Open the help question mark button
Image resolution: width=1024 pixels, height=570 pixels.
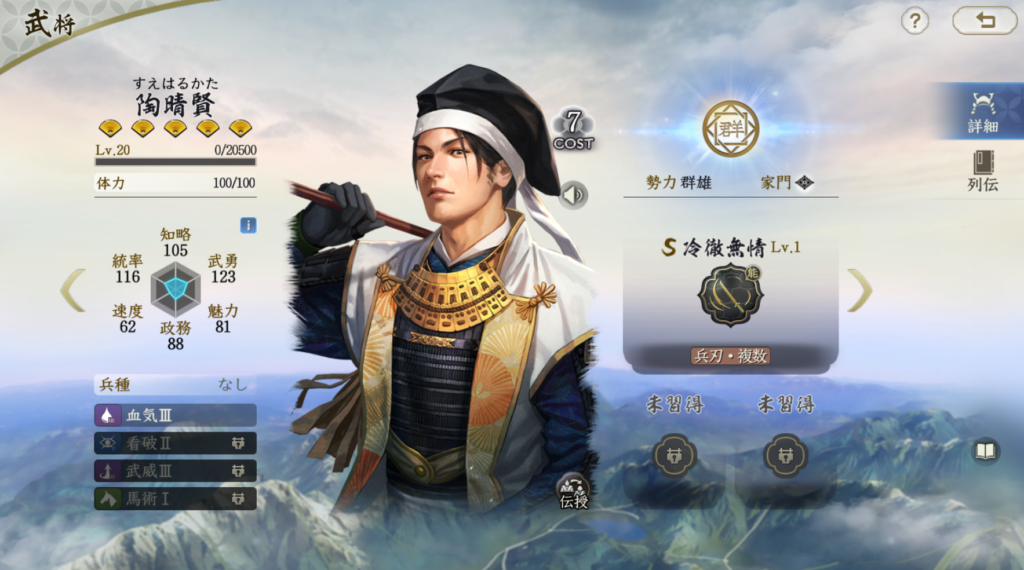pos(915,20)
